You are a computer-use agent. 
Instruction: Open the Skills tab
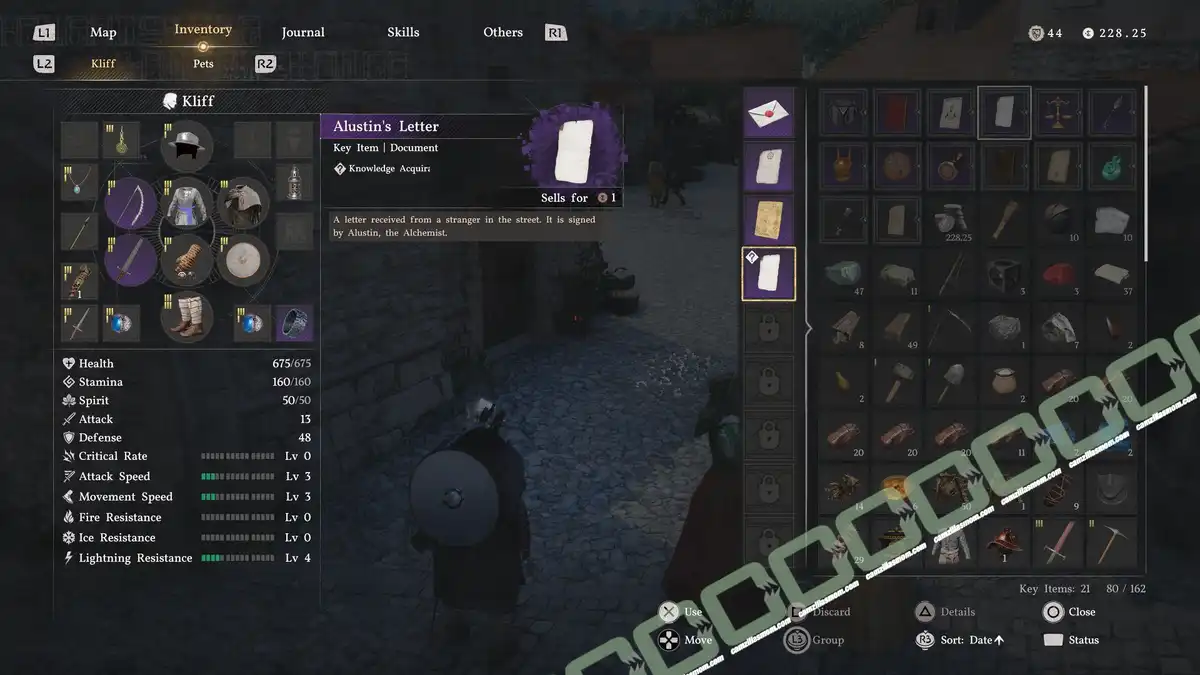[x=403, y=33]
